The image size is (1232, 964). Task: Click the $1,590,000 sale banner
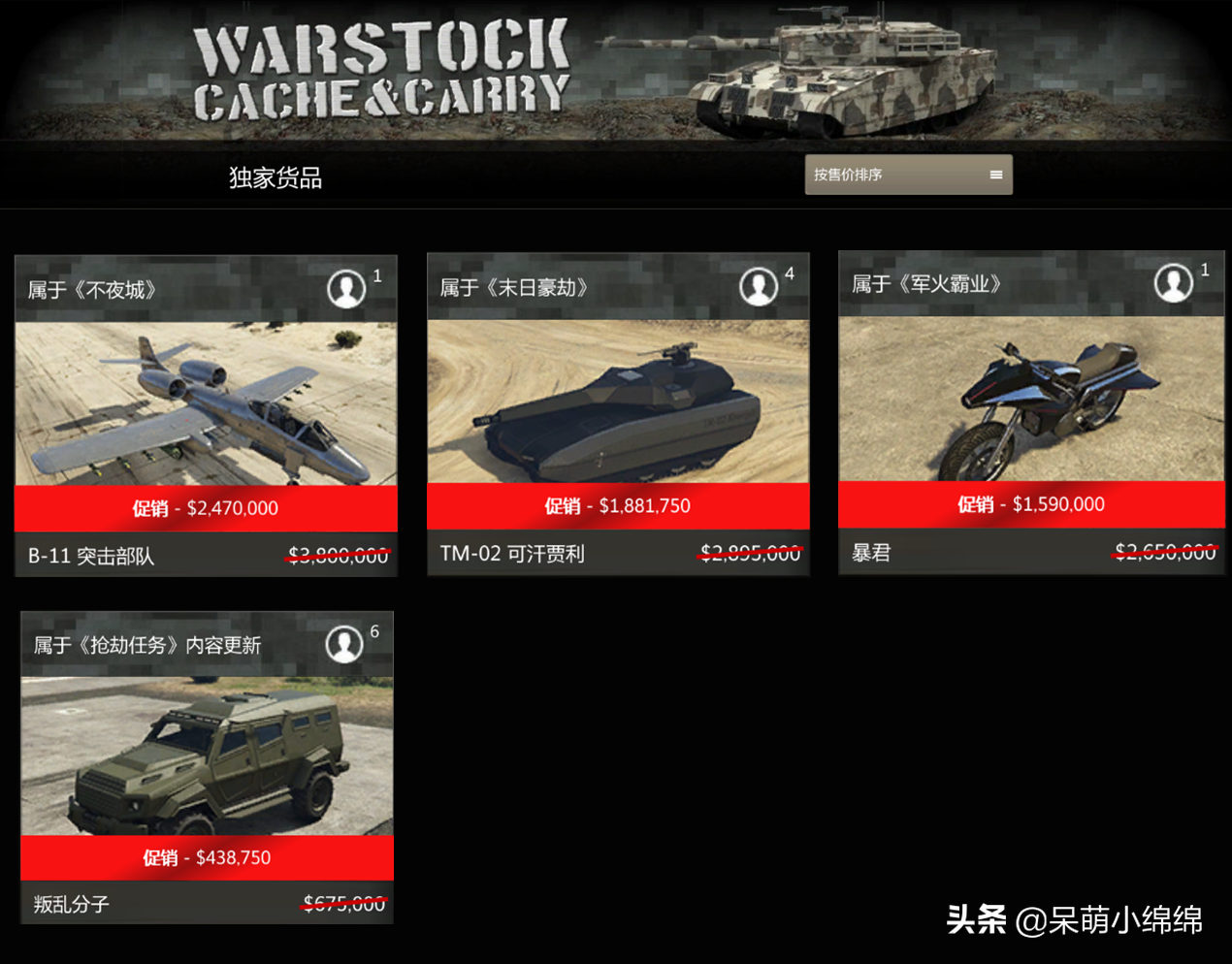1031,504
